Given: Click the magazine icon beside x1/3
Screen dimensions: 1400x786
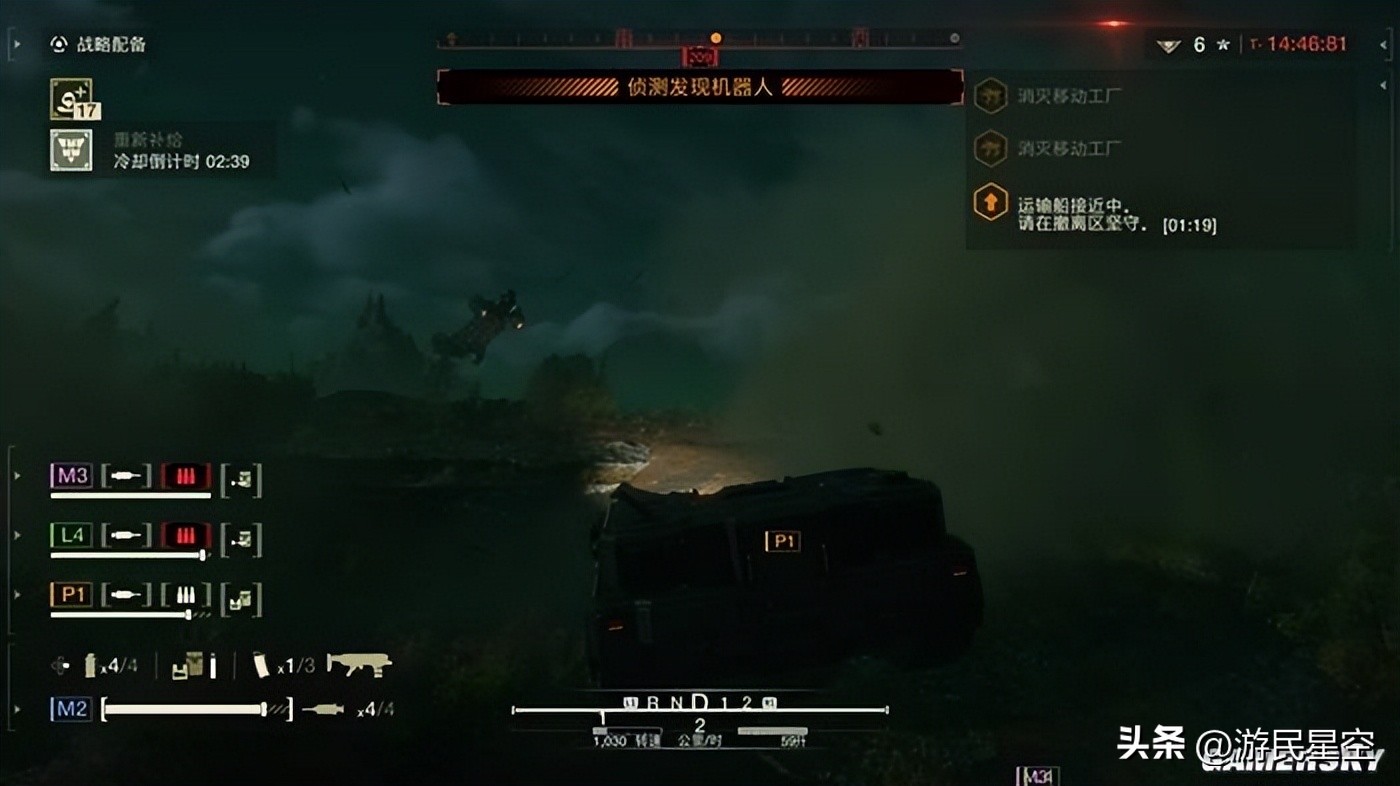Looking at the screenshot, I should tap(261, 664).
